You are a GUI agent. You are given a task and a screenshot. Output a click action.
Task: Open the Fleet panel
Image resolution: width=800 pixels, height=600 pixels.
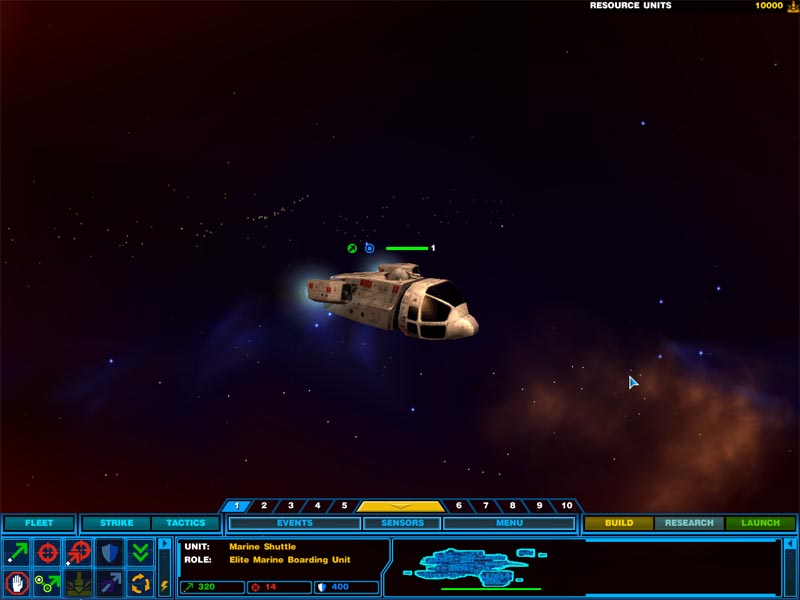click(39, 523)
